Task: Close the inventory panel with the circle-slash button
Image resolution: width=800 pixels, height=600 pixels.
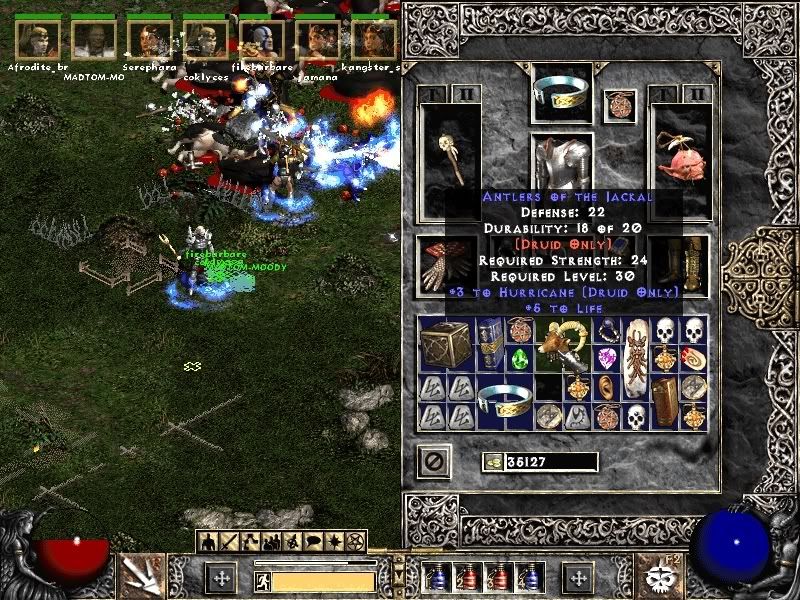Action: pos(434,461)
